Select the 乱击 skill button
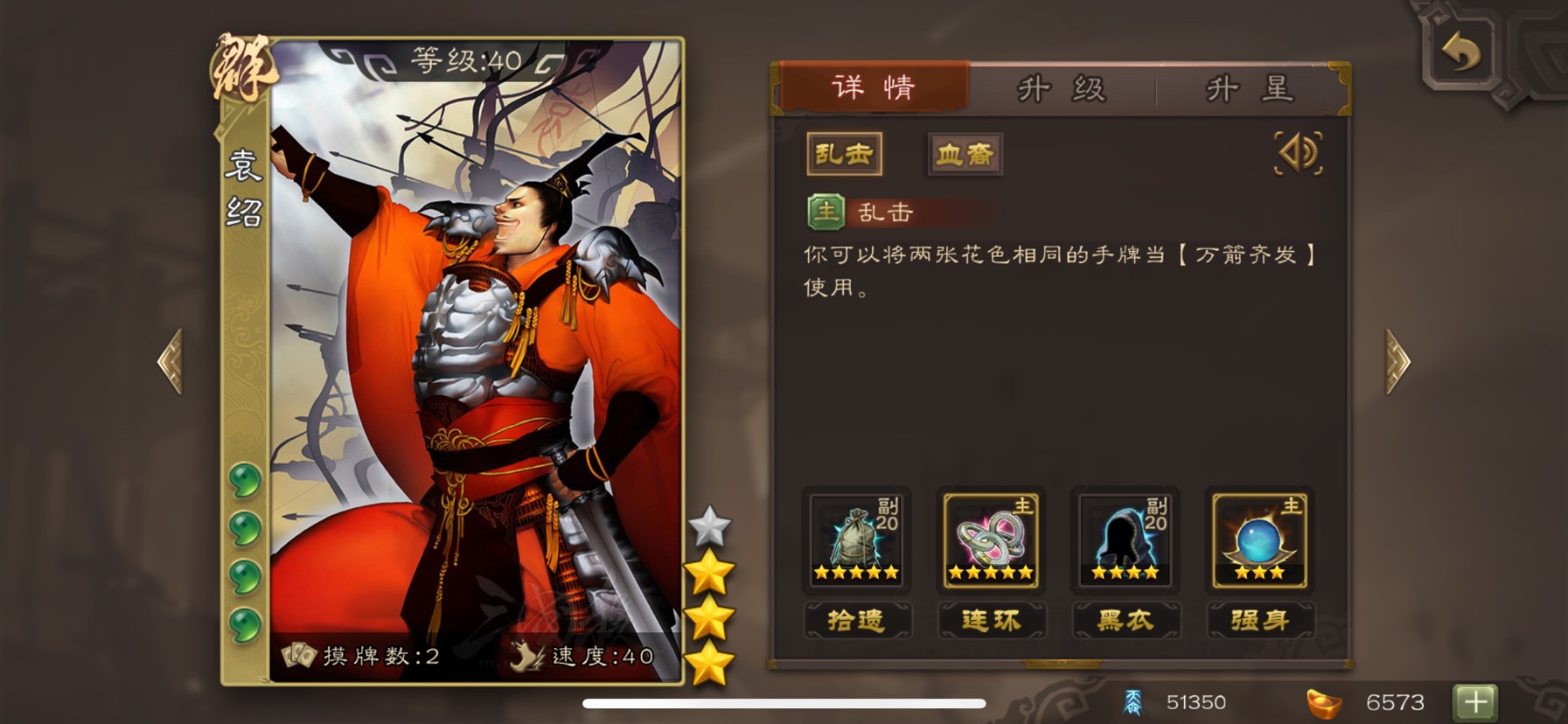Screen dimensions: 1568x724 [844, 155]
